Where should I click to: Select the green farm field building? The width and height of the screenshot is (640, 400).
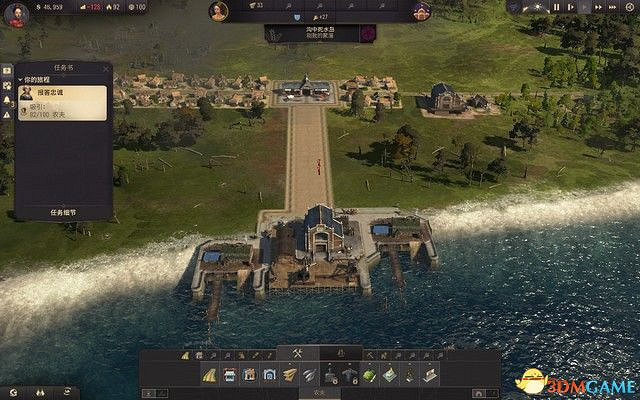368,375
